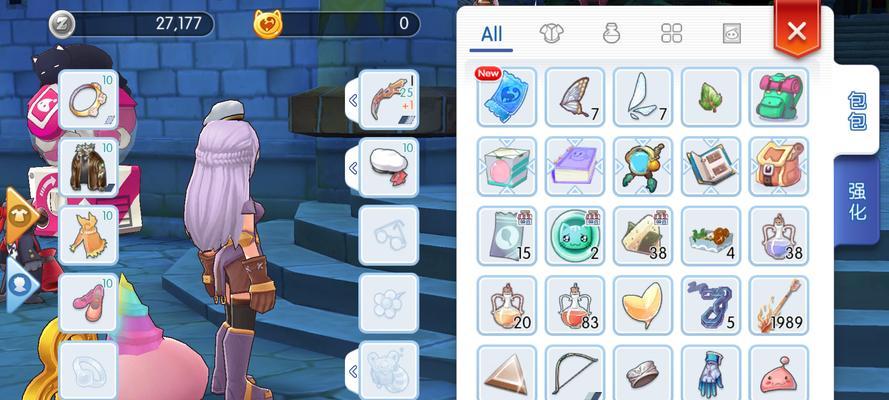The image size is (889, 400).
Task: Close the inventory with the red X
Action: point(796,31)
